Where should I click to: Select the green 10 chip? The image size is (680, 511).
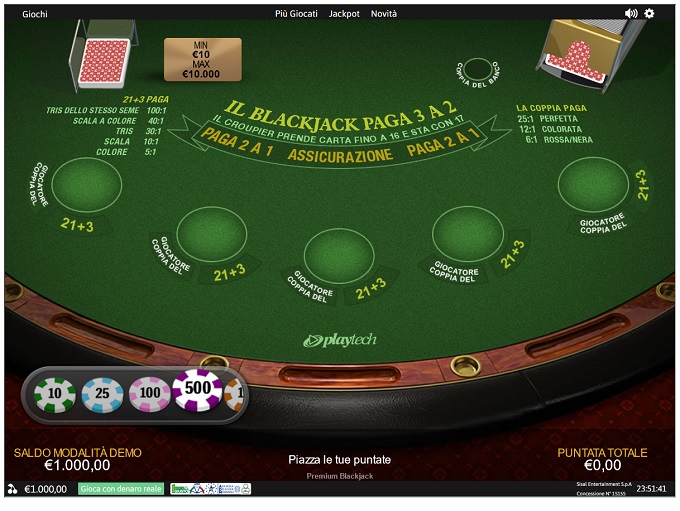pyautogui.click(x=55, y=396)
